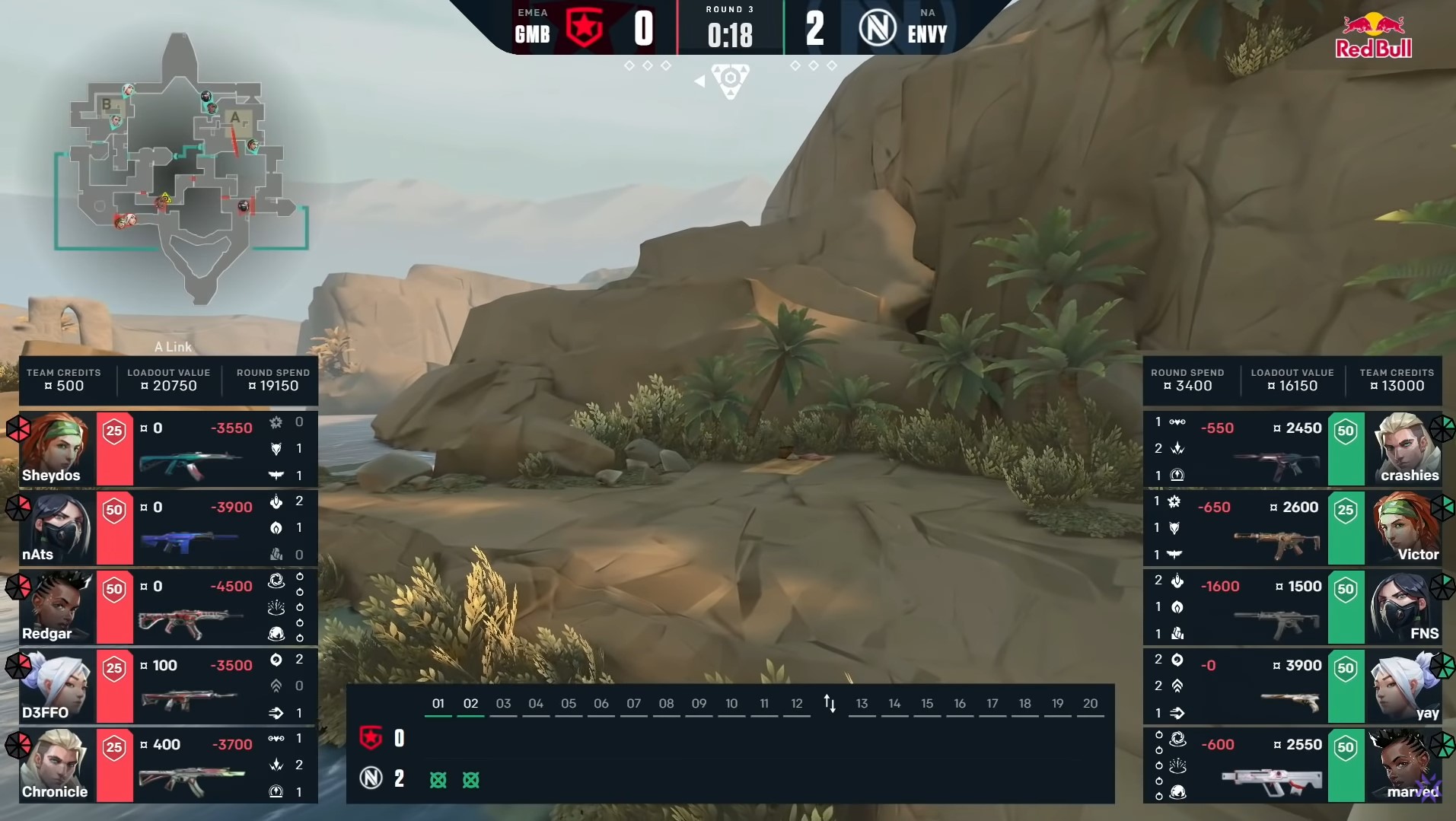
Task: Select crashies's player portrait
Action: [x=1405, y=449]
